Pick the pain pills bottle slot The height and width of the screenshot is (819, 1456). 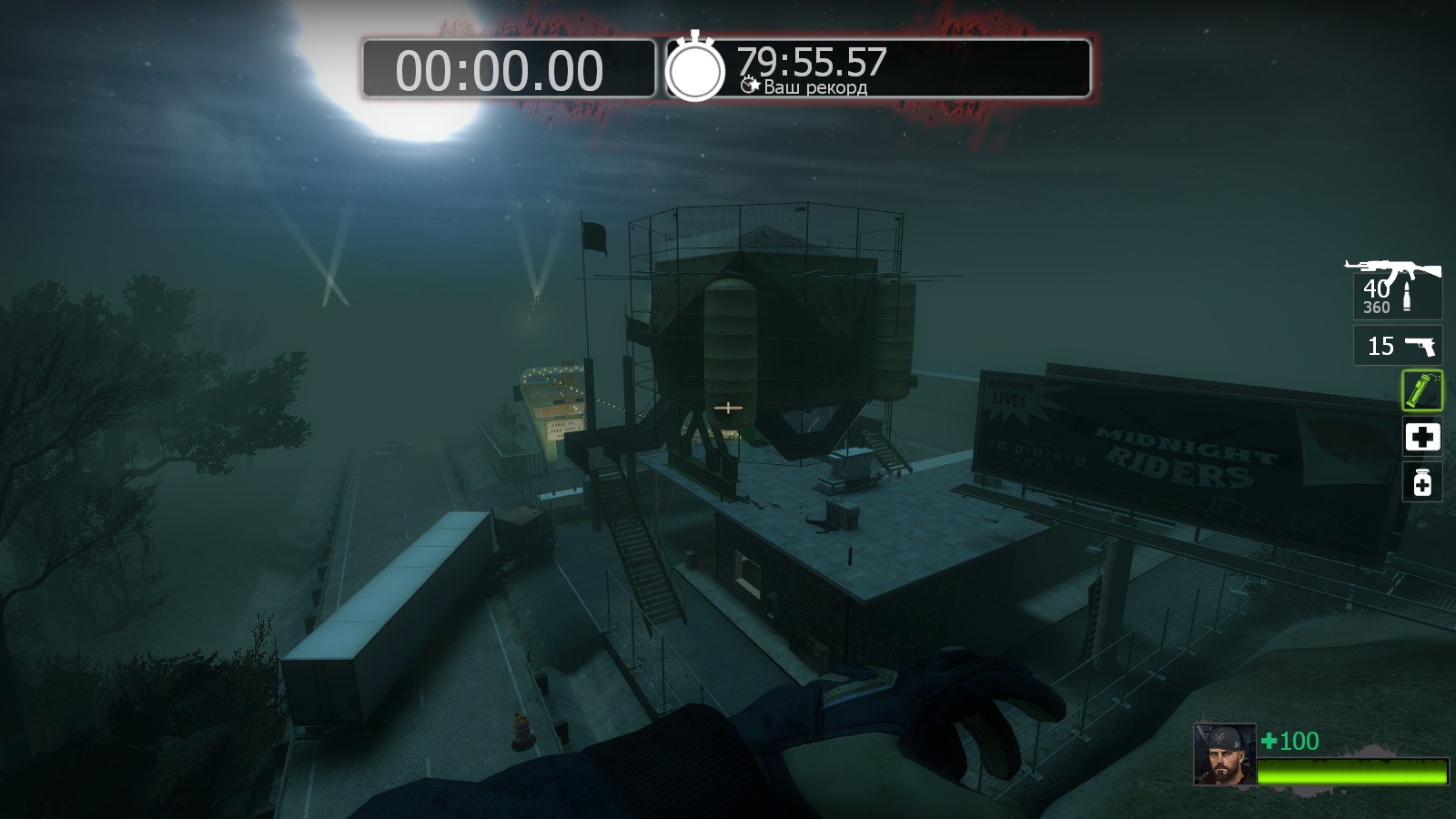point(1421,482)
